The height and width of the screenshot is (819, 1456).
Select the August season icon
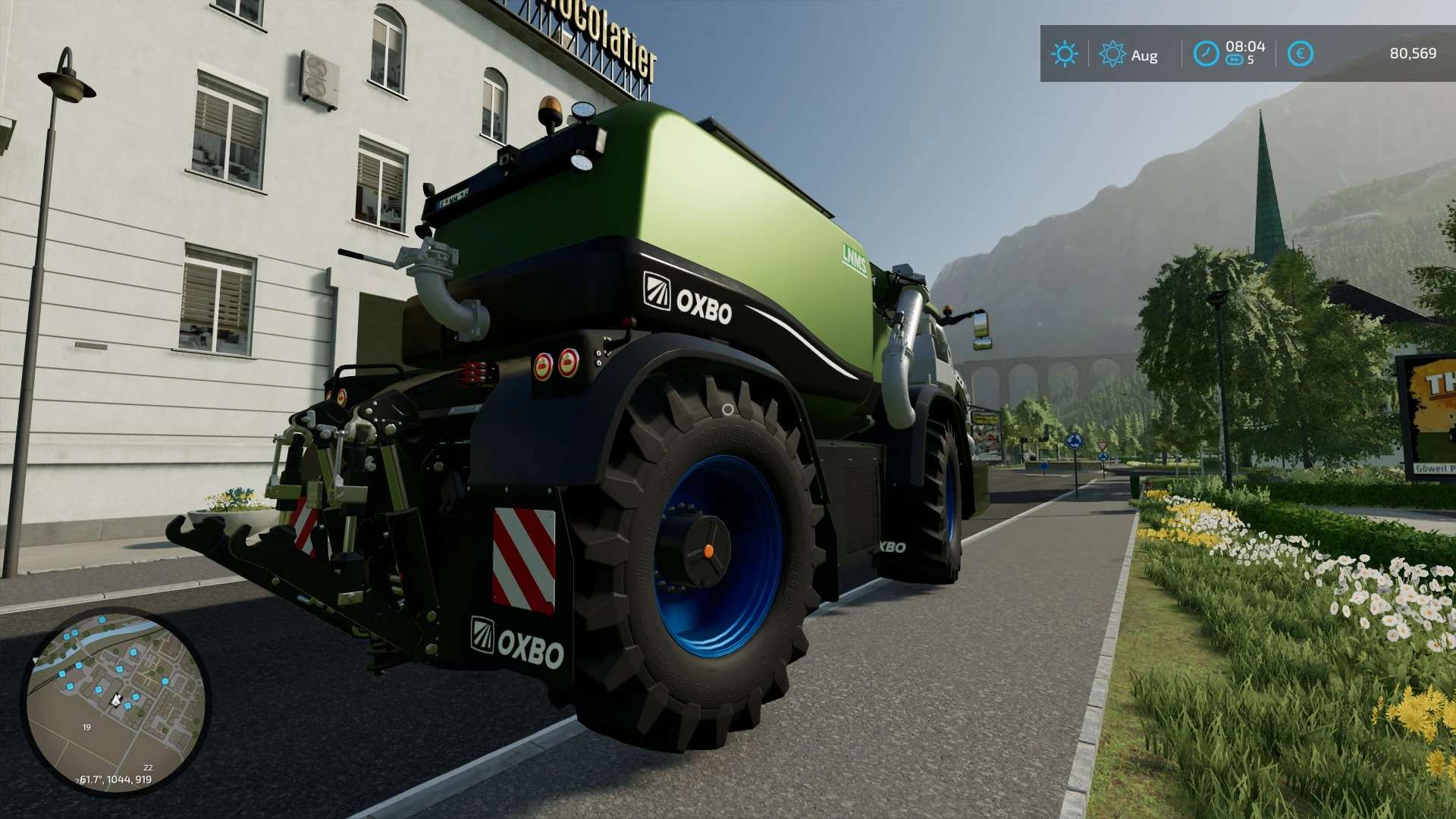(1112, 54)
